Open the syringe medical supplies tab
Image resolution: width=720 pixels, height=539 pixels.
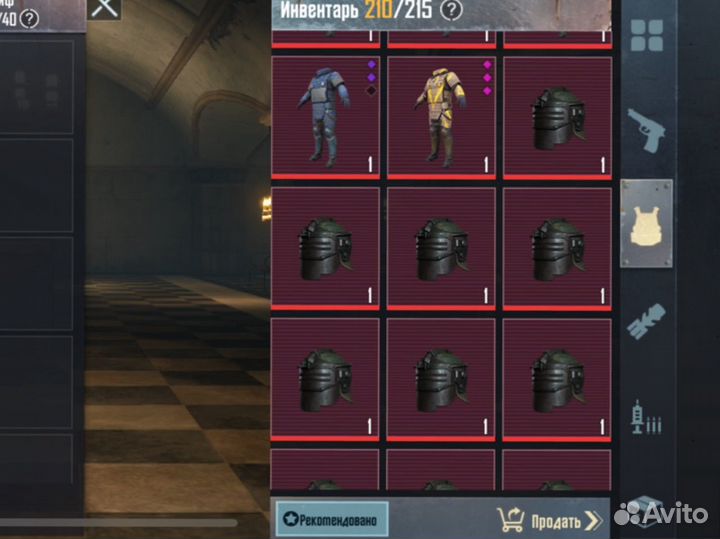(x=647, y=416)
